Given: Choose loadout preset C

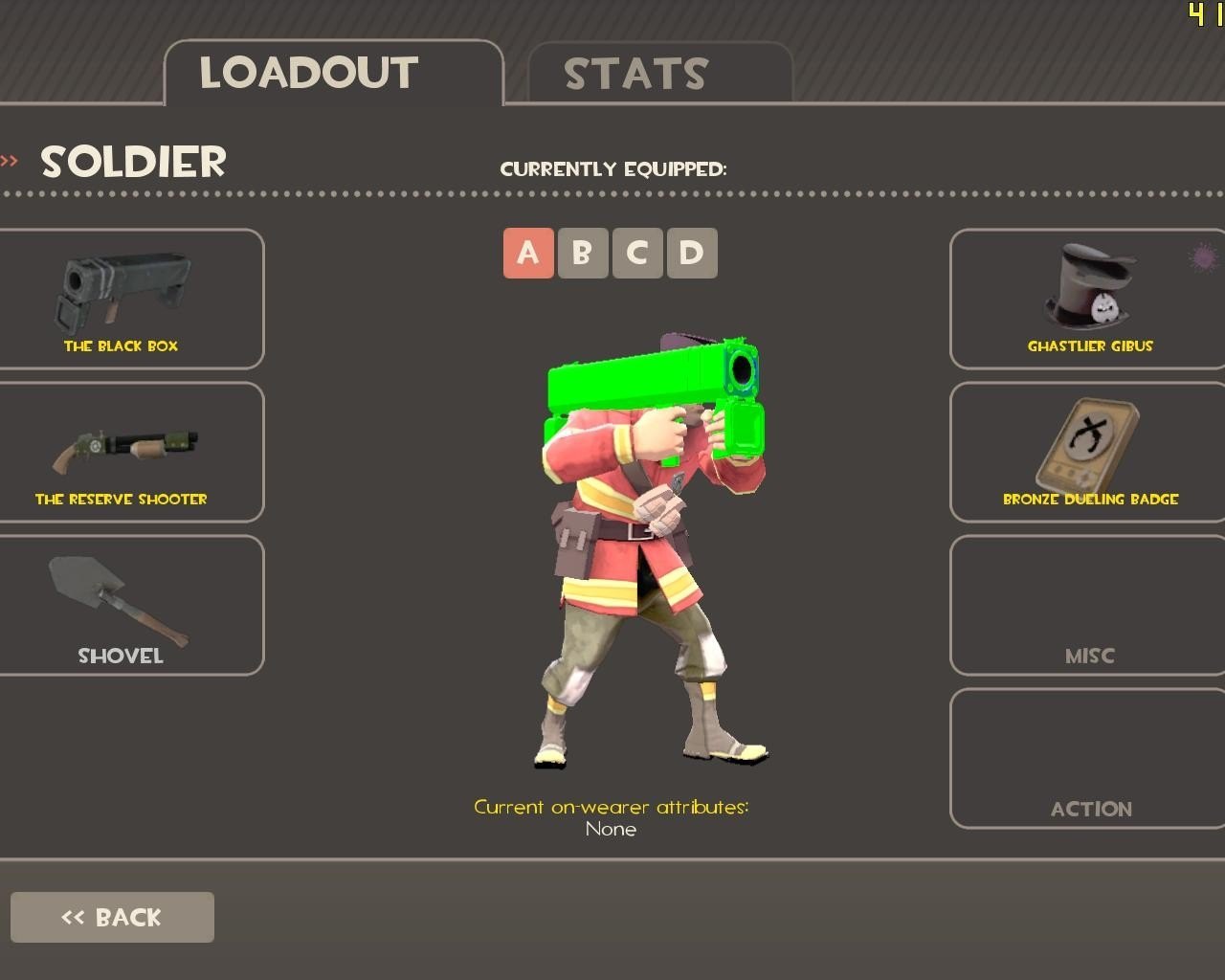Looking at the screenshot, I should (x=637, y=254).
